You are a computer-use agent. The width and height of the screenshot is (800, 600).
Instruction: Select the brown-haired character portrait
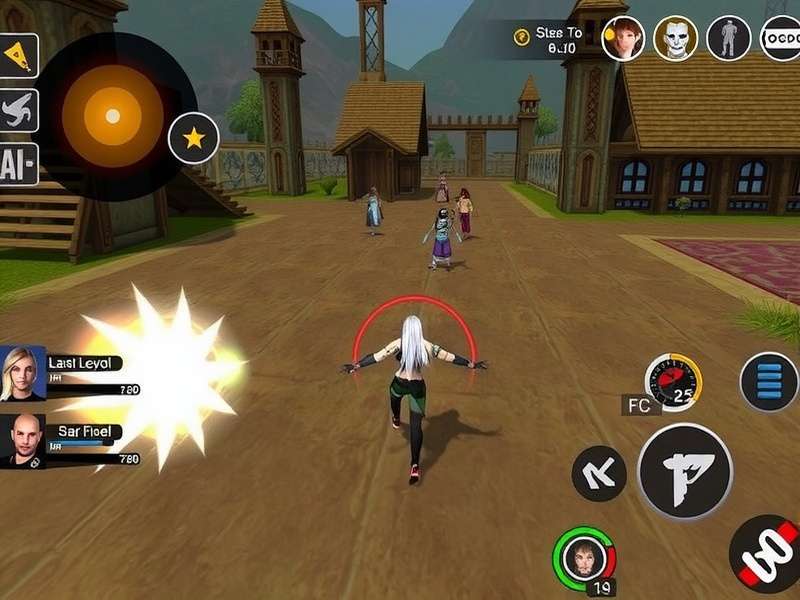pyautogui.click(x=623, y=39)
